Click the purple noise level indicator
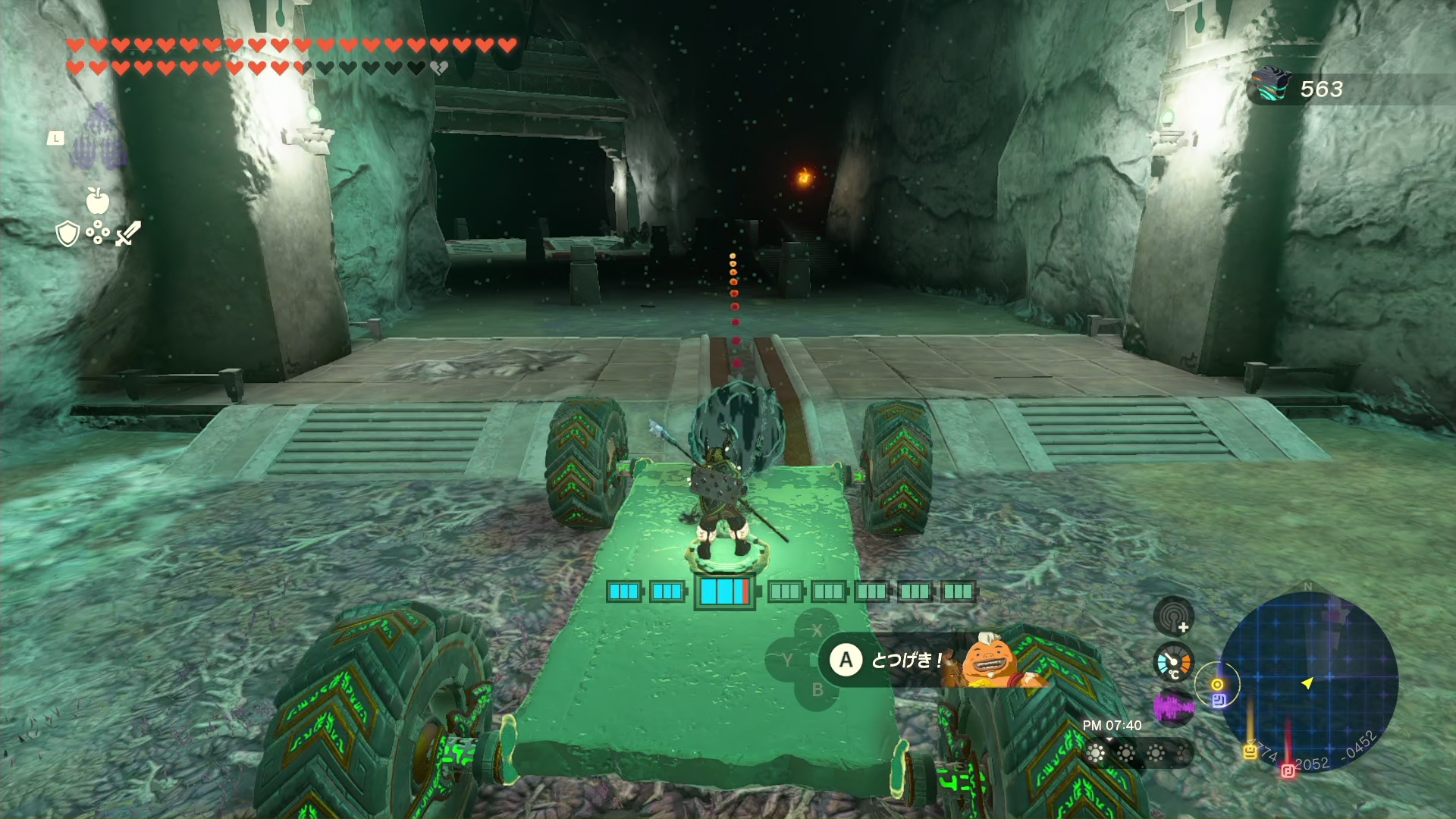This screenshot has width=1456, height=819. (1173, 708)
